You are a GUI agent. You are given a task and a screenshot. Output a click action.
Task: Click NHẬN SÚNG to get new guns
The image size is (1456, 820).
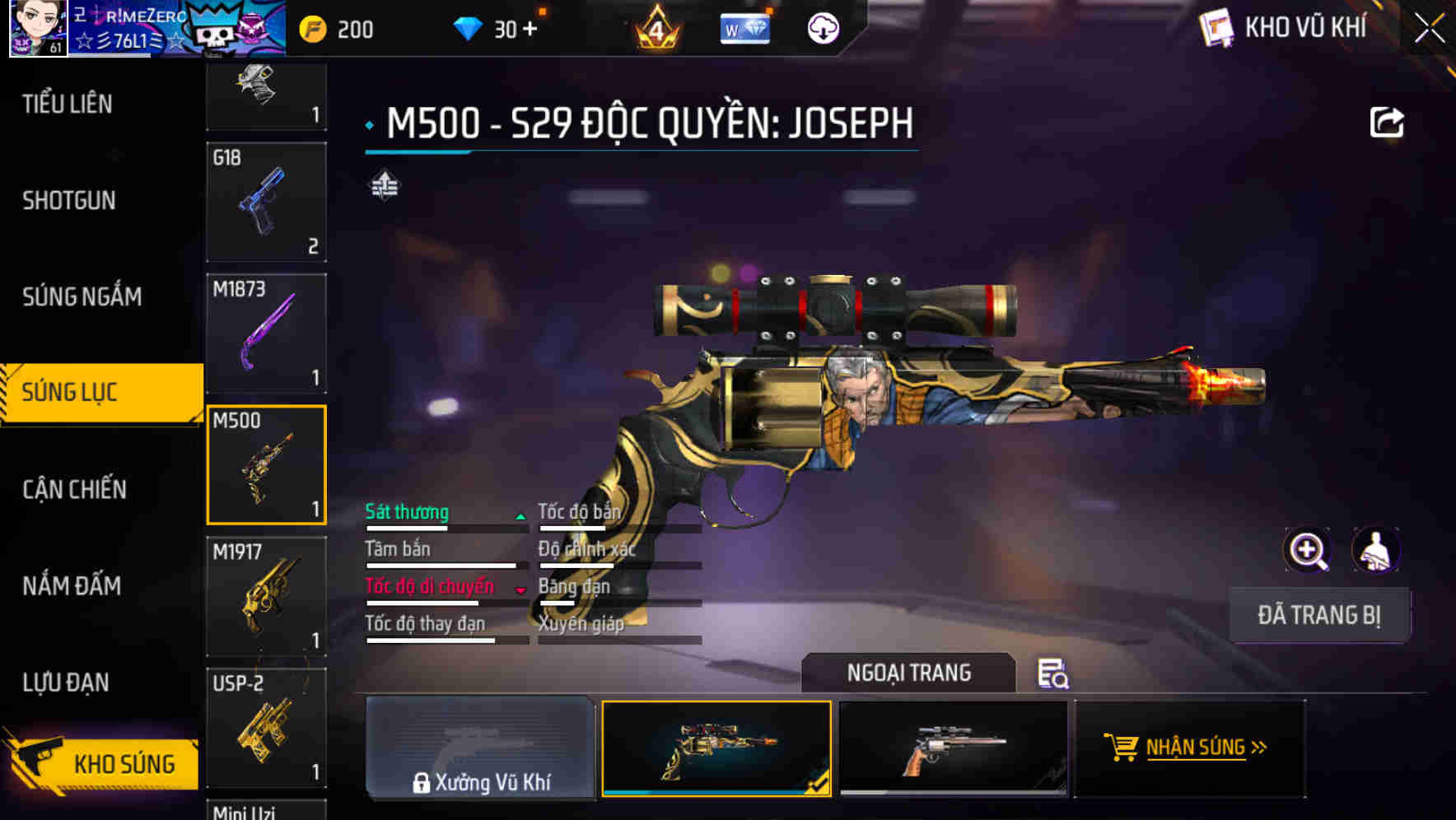click(x=1189, y=748)
